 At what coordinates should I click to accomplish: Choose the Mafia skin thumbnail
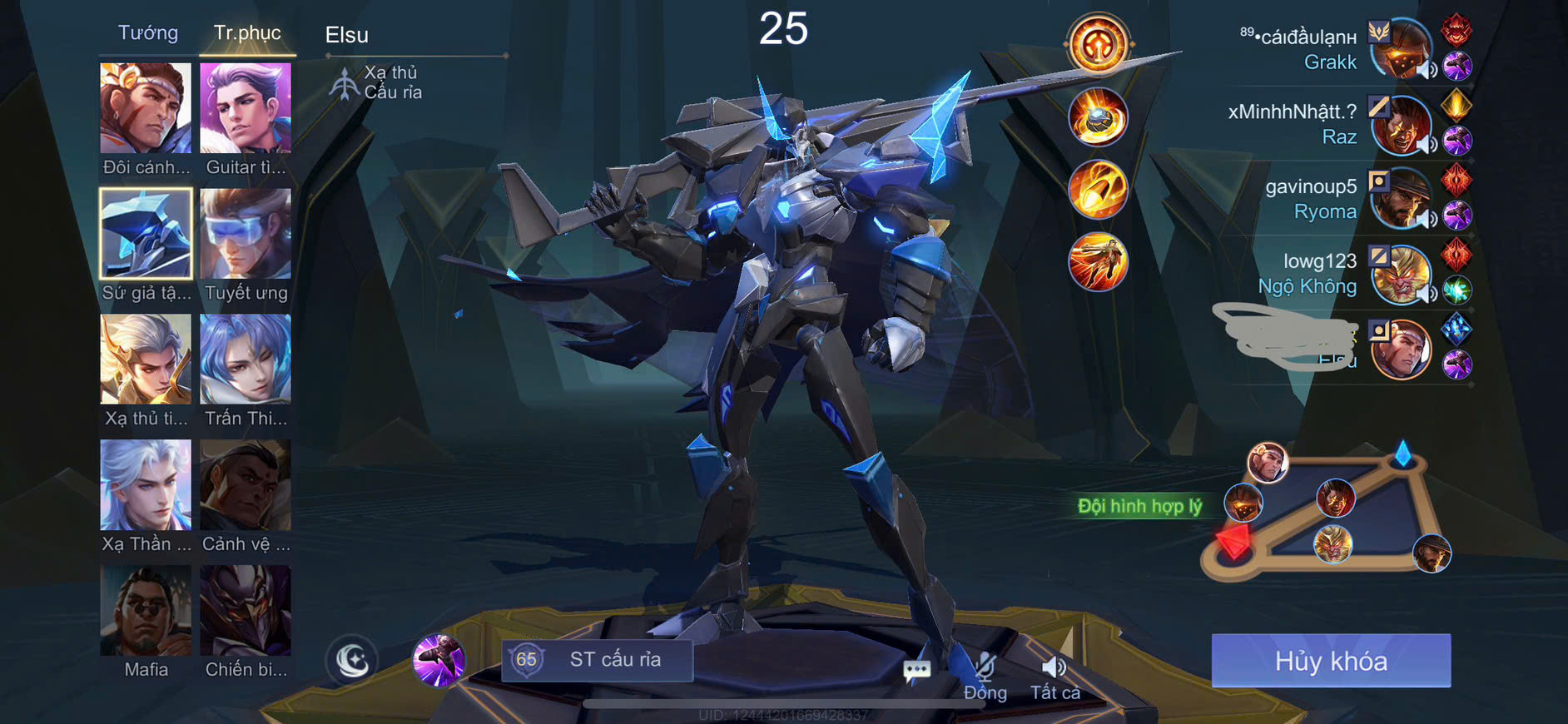146,611
